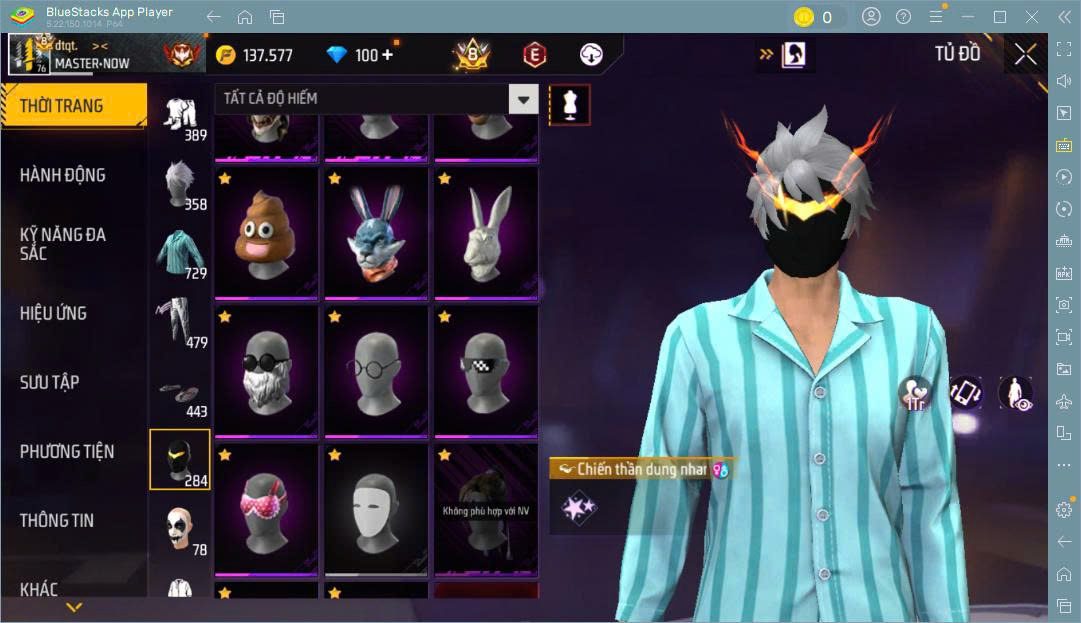Select the KỸ NĂNG ĐA SẮC tab
This screenshot has width=1081, height=623.
click(63, 243)
